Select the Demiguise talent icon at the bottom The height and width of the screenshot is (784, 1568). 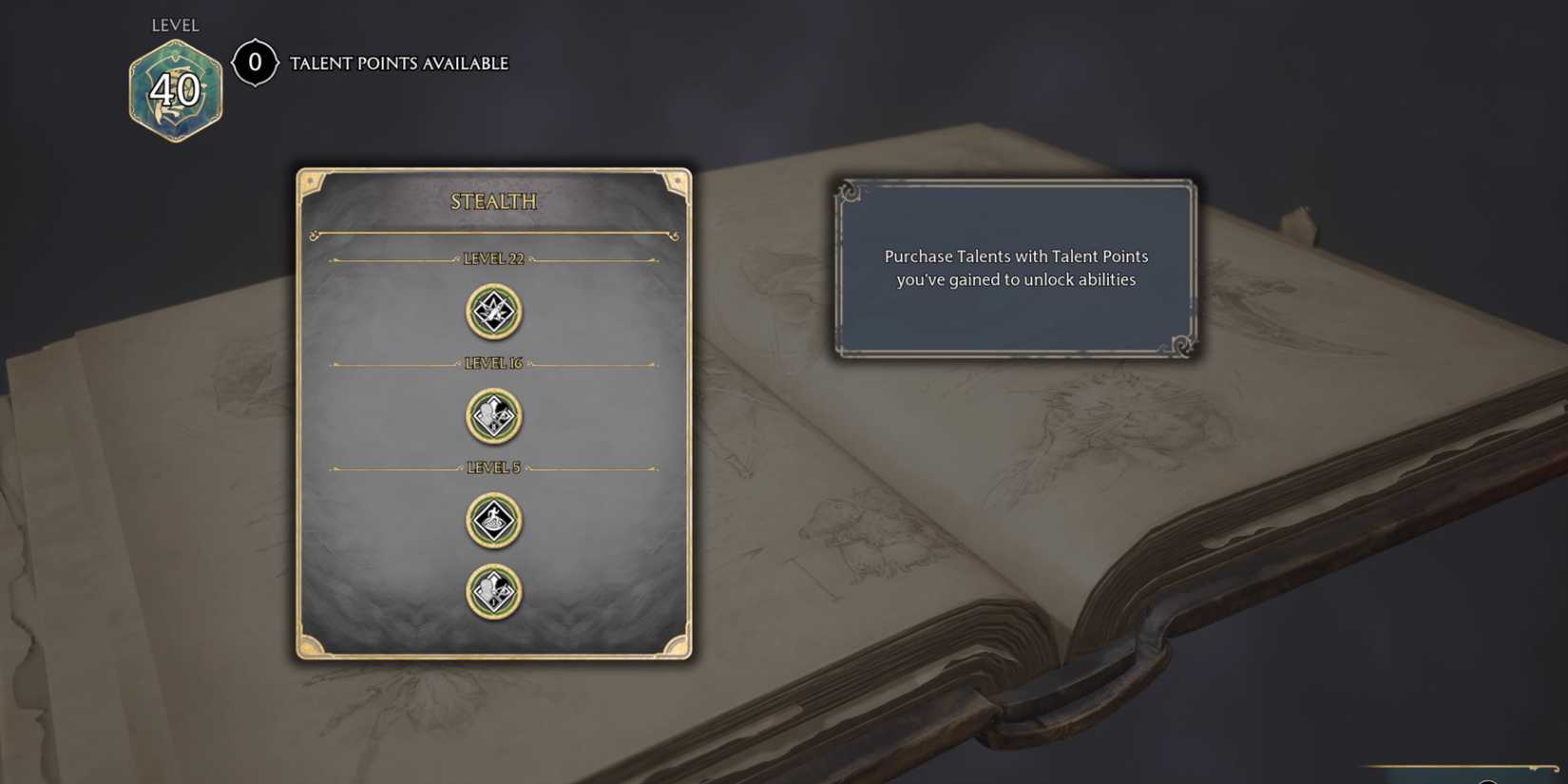coord(492,589)
